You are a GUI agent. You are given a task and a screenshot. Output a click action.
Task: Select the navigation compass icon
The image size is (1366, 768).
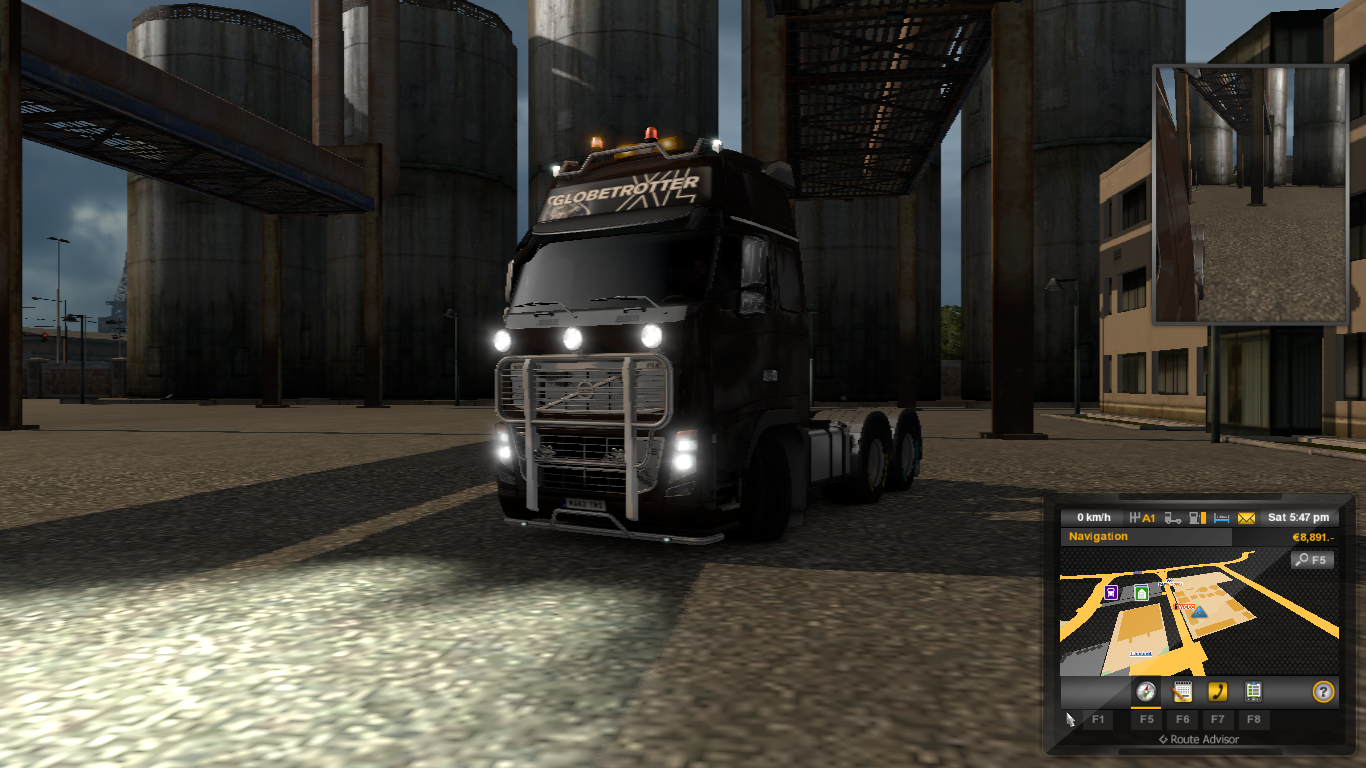point(1146,692)
